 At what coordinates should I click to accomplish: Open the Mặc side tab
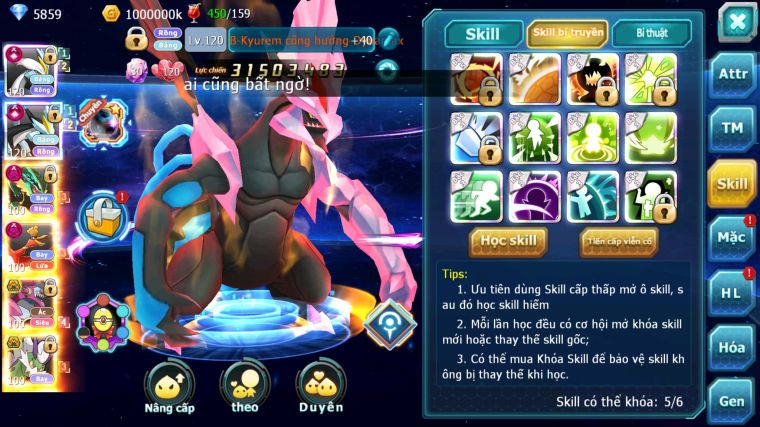731,237
